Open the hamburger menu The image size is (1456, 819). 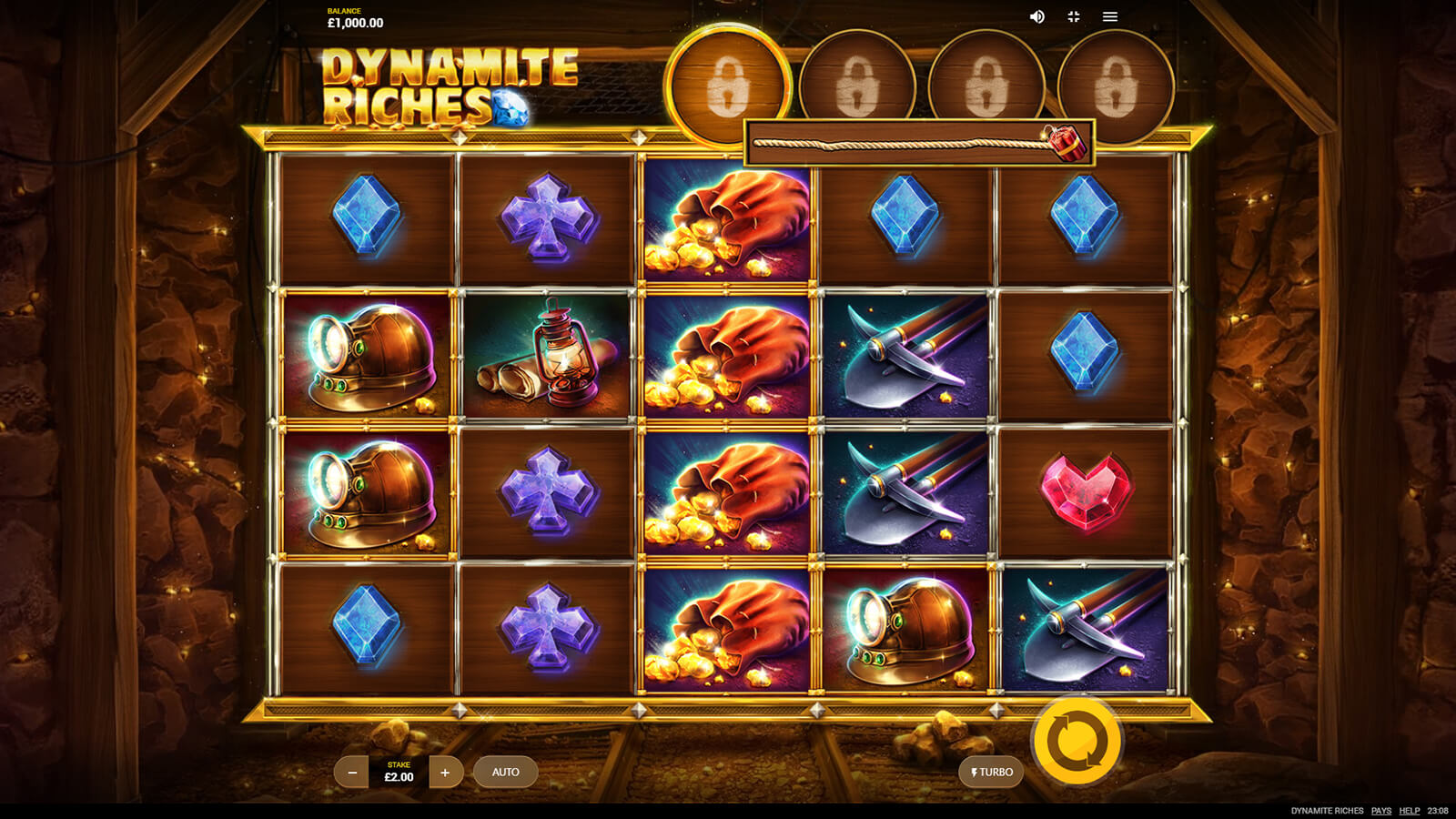point(1110,17)
